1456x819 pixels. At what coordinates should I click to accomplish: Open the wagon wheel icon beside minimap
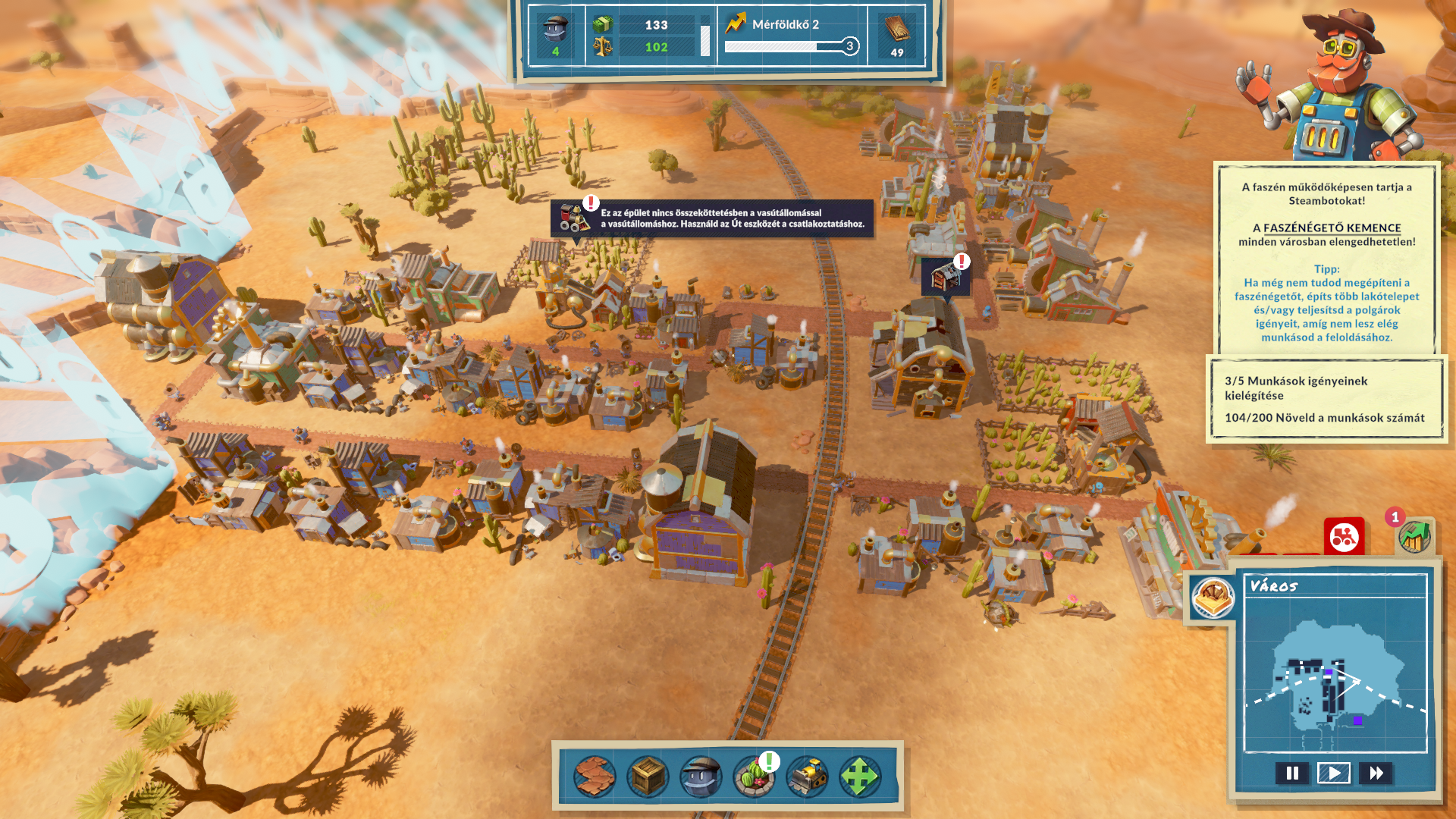point(1213,597)
